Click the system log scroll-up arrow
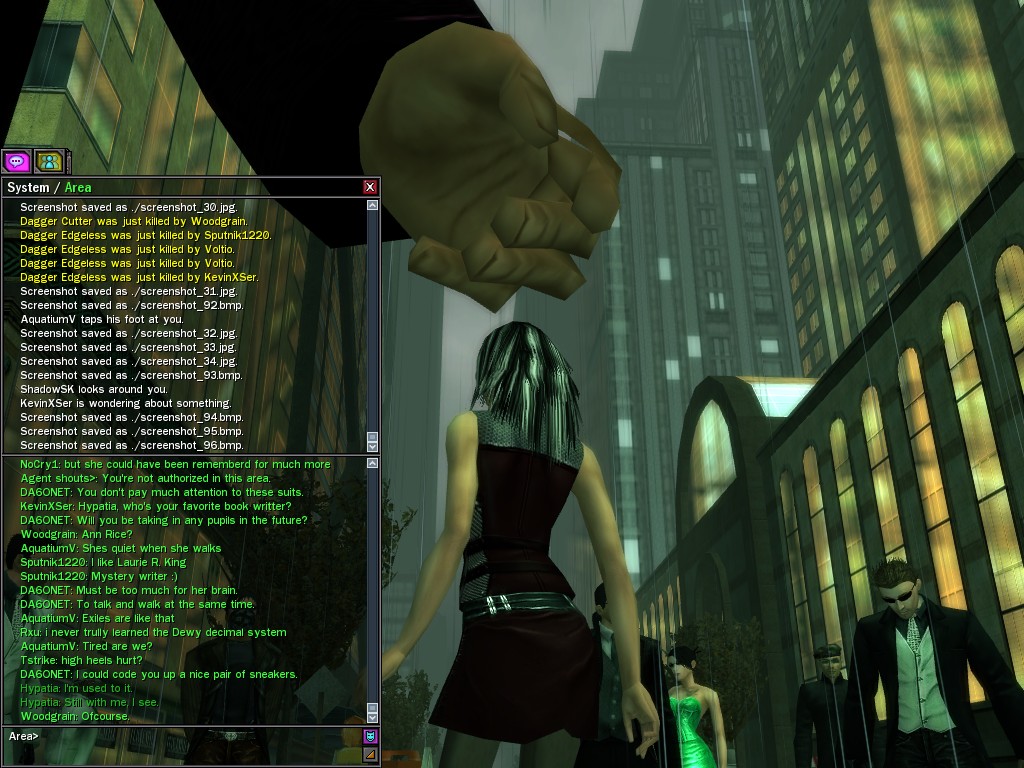 tap(373, 205)
